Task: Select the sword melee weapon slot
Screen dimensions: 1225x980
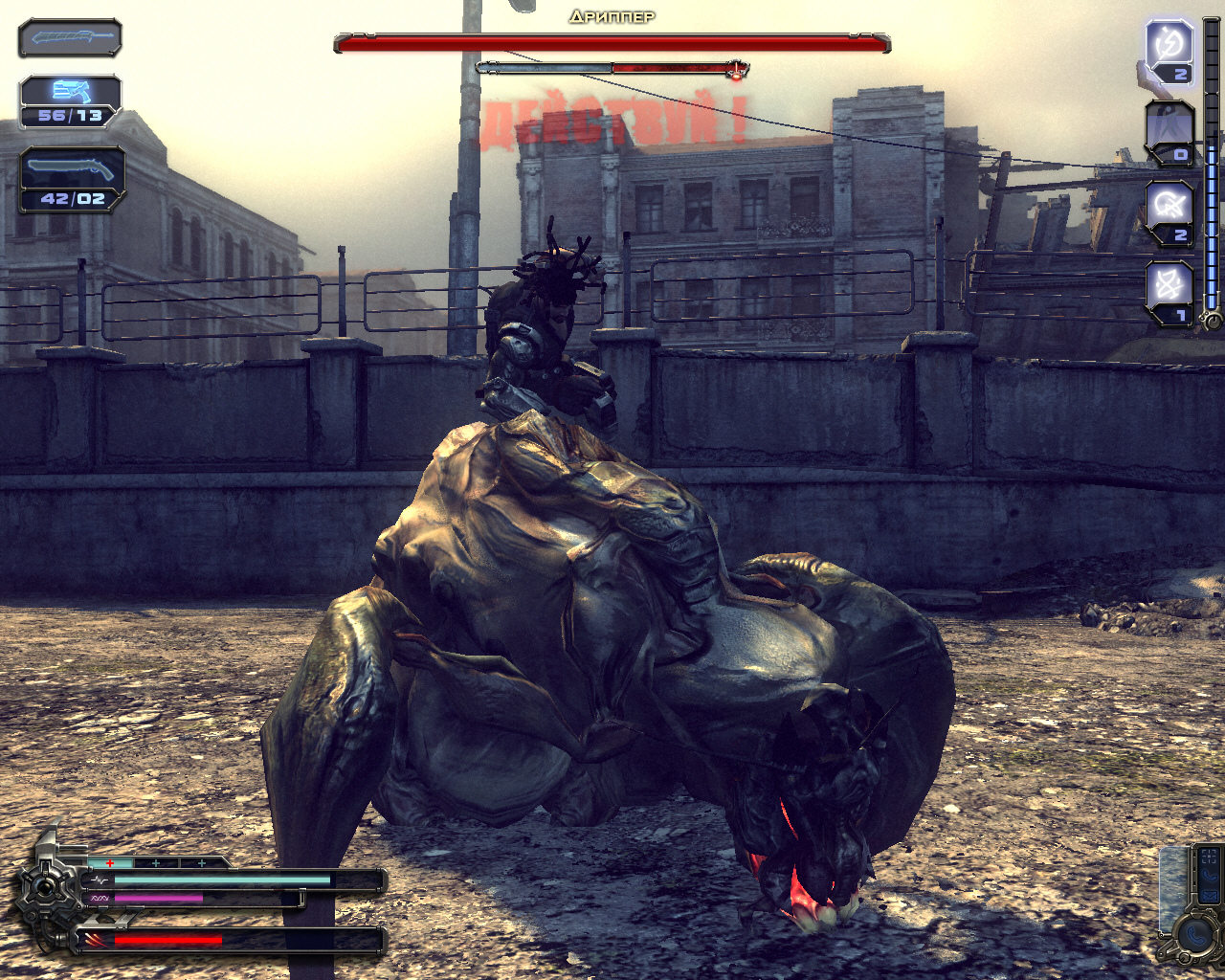Action: [70, 38]
